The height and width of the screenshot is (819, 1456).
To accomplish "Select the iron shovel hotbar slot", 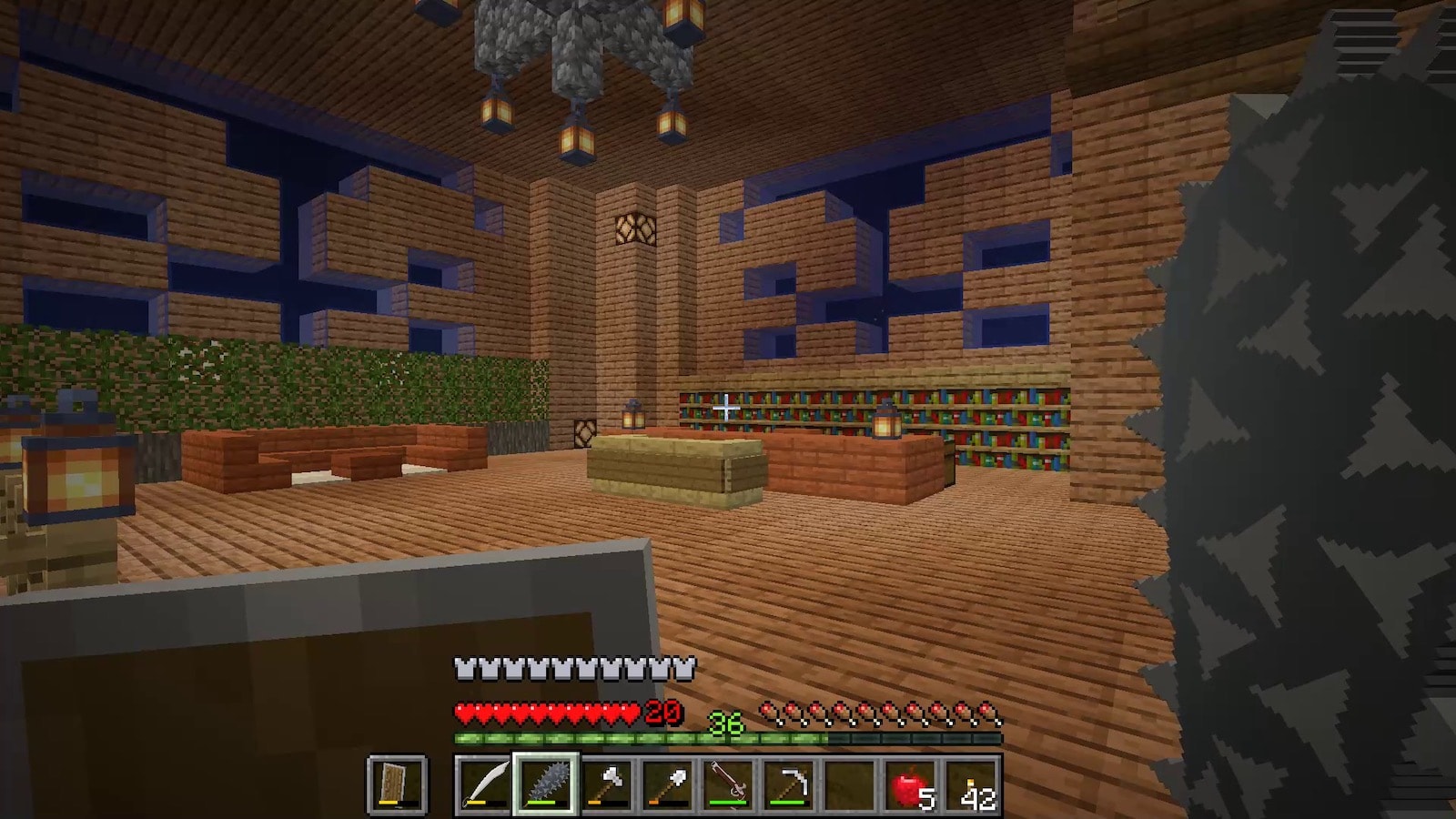I will tap(667, 784).
